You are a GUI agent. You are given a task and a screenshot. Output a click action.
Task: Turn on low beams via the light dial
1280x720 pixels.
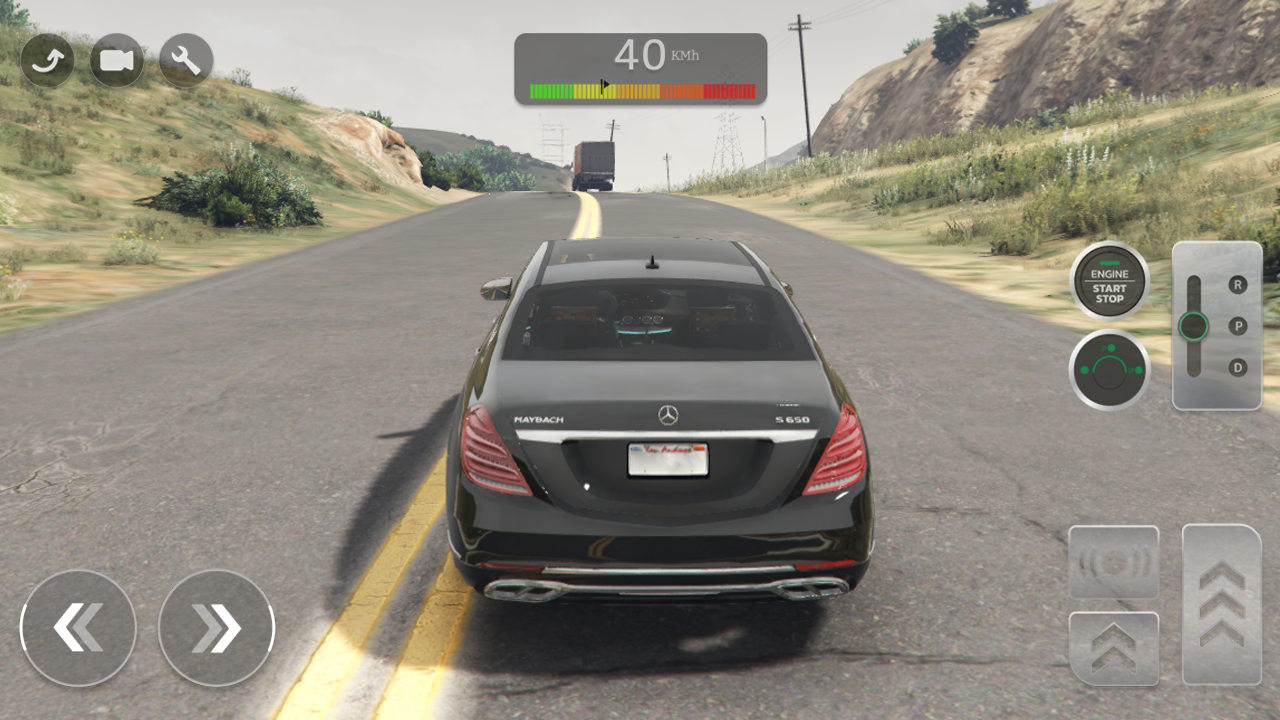point(1111,348)
